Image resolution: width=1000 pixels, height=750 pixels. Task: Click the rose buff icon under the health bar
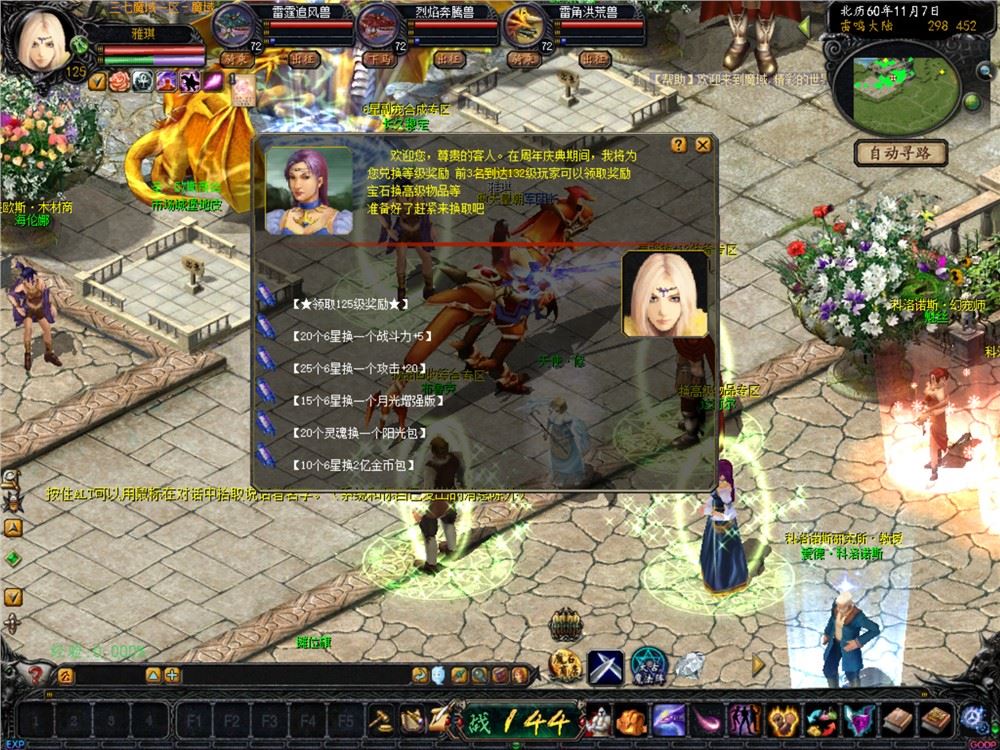tap(120, 81)
